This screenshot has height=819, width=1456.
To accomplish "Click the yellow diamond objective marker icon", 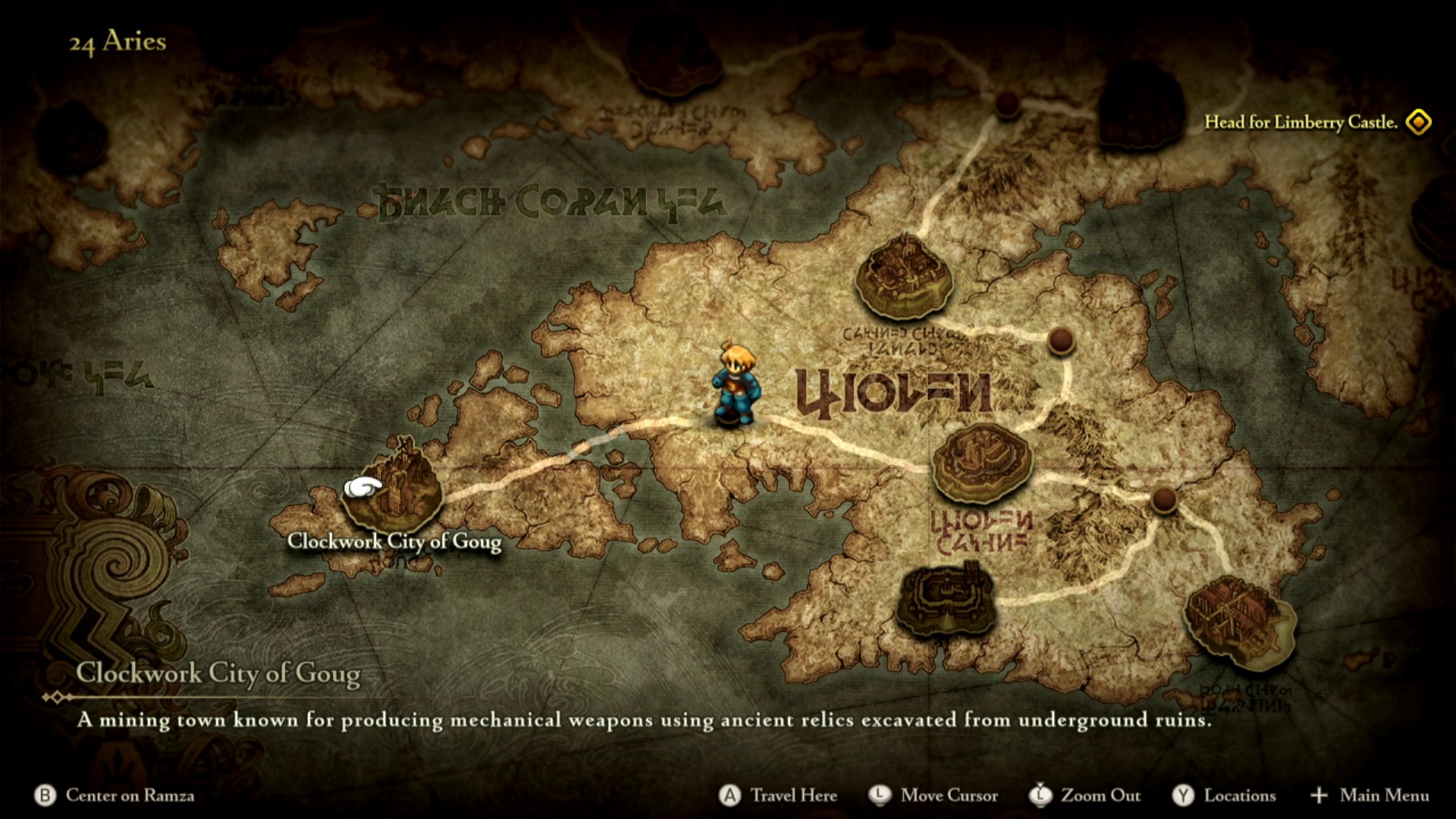I will click(x=1418, y=122).
